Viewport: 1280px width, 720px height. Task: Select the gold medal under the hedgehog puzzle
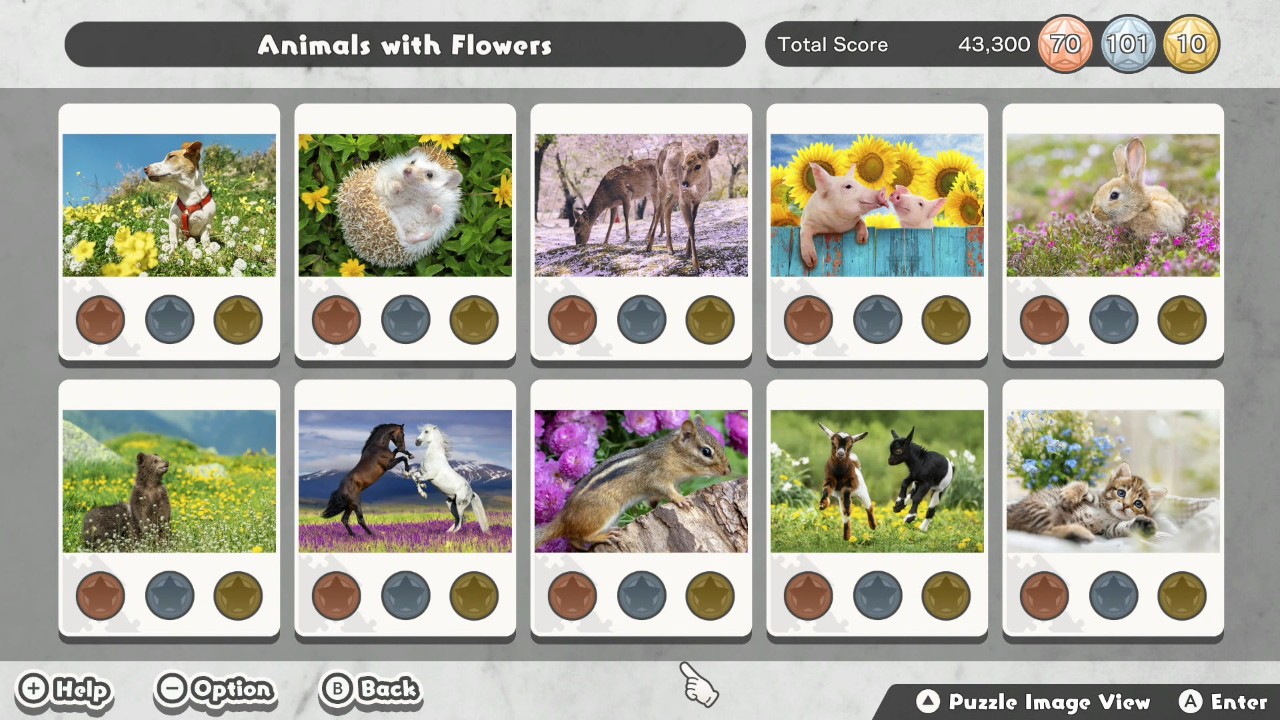(473, 320)
